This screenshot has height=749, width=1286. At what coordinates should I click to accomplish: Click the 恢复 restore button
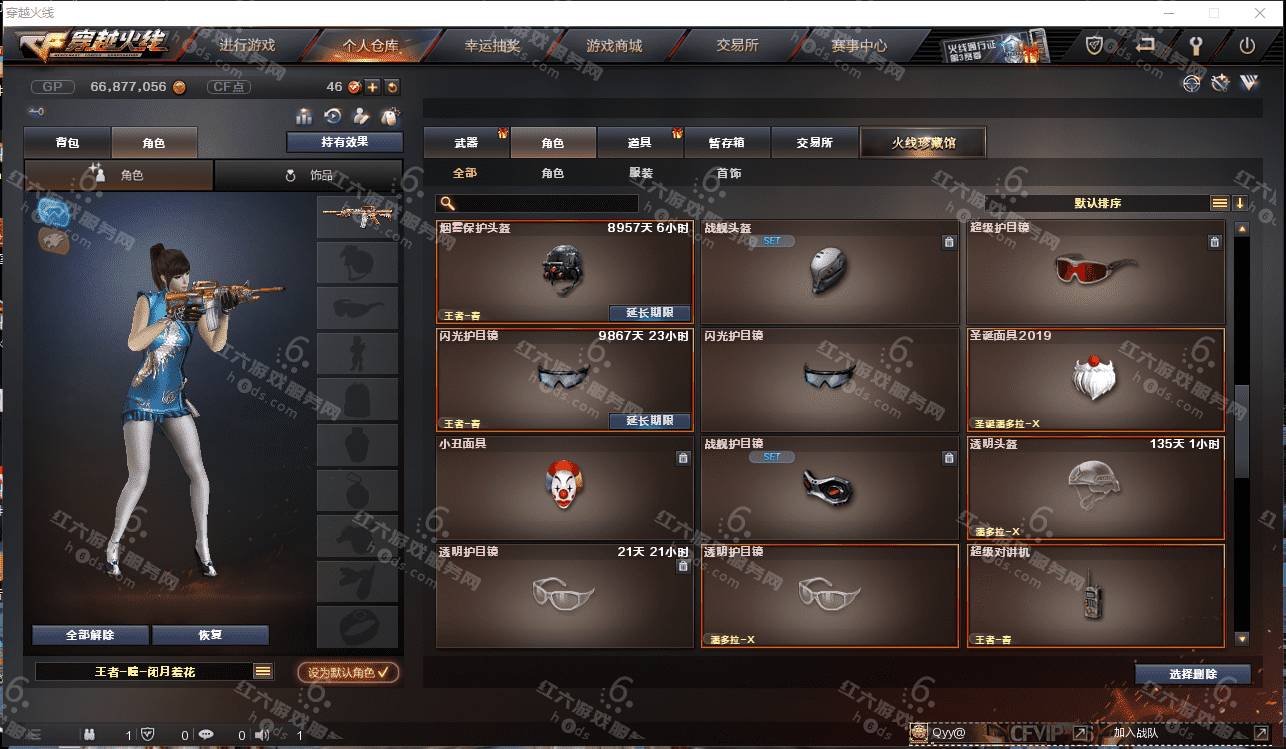[x=210, y=635]
